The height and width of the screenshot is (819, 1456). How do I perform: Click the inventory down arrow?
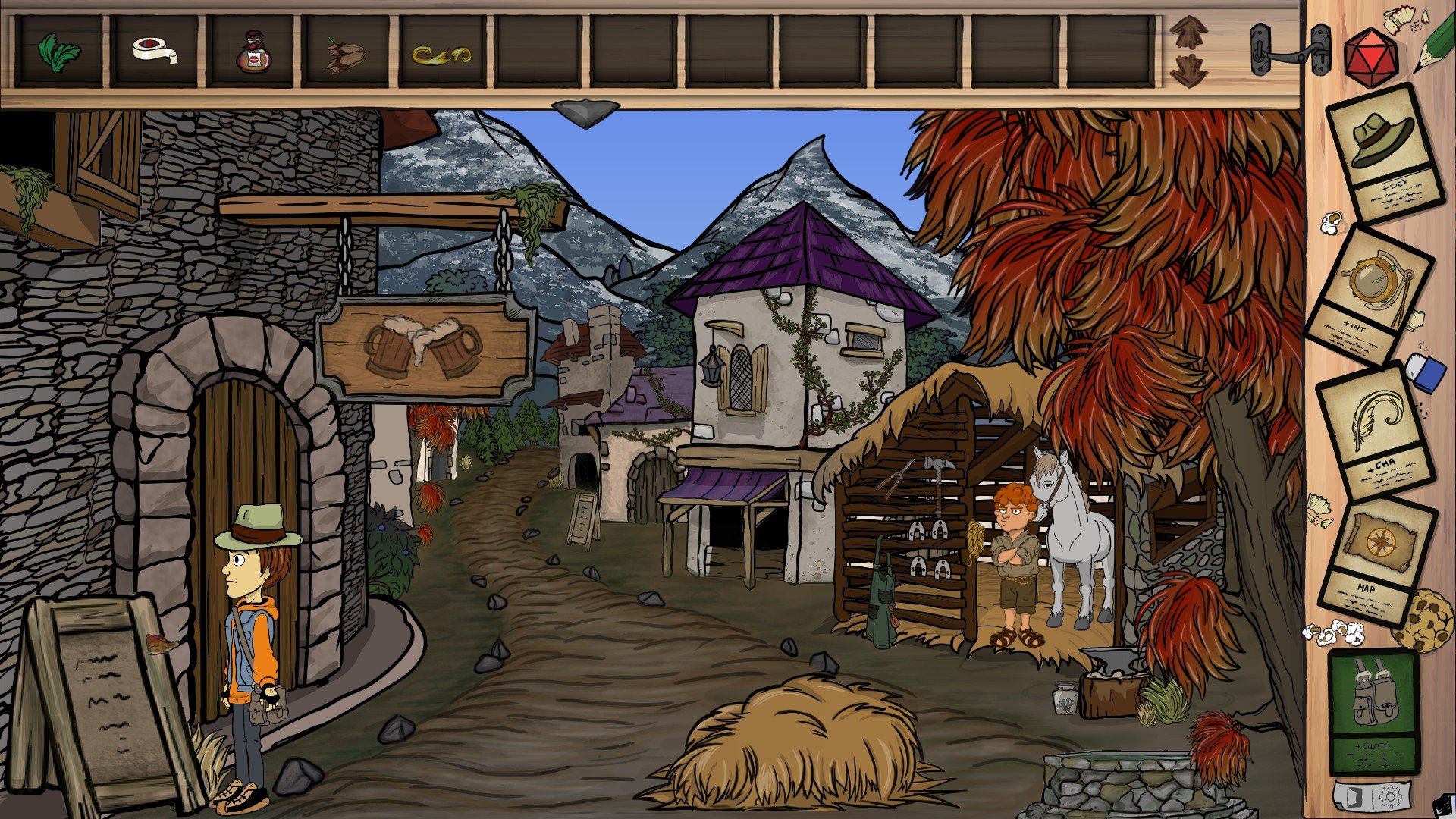(1188, 70)
